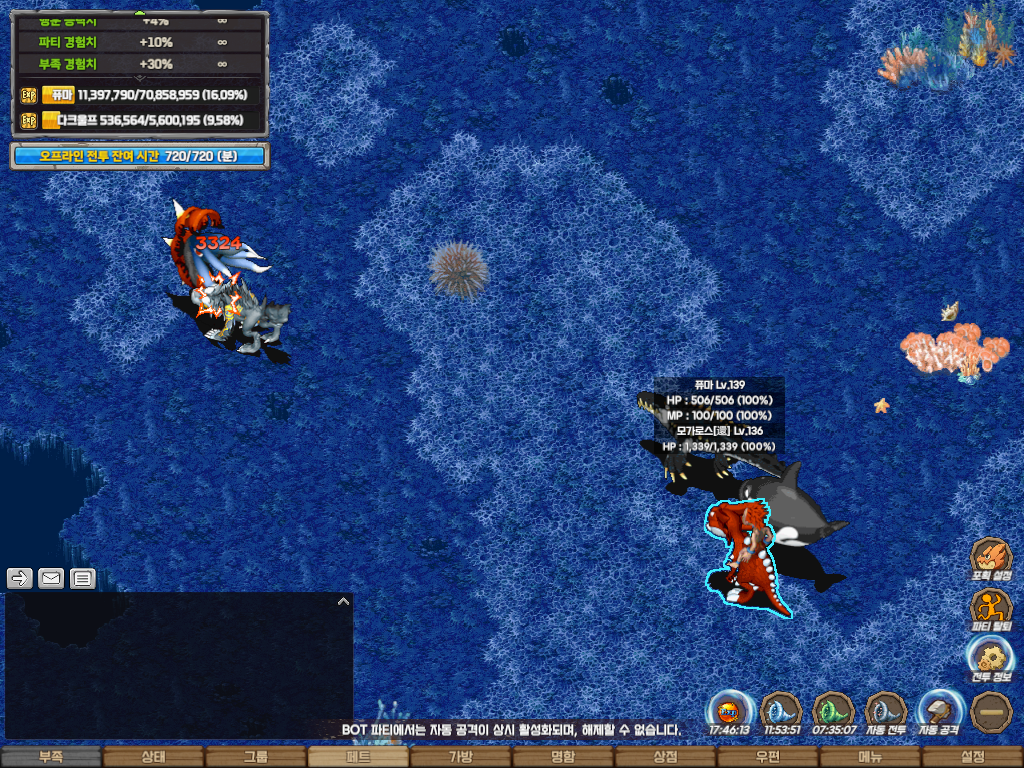Click the arrow button above chat window
The image size is (1024, 768).
[x=20, y=578]
